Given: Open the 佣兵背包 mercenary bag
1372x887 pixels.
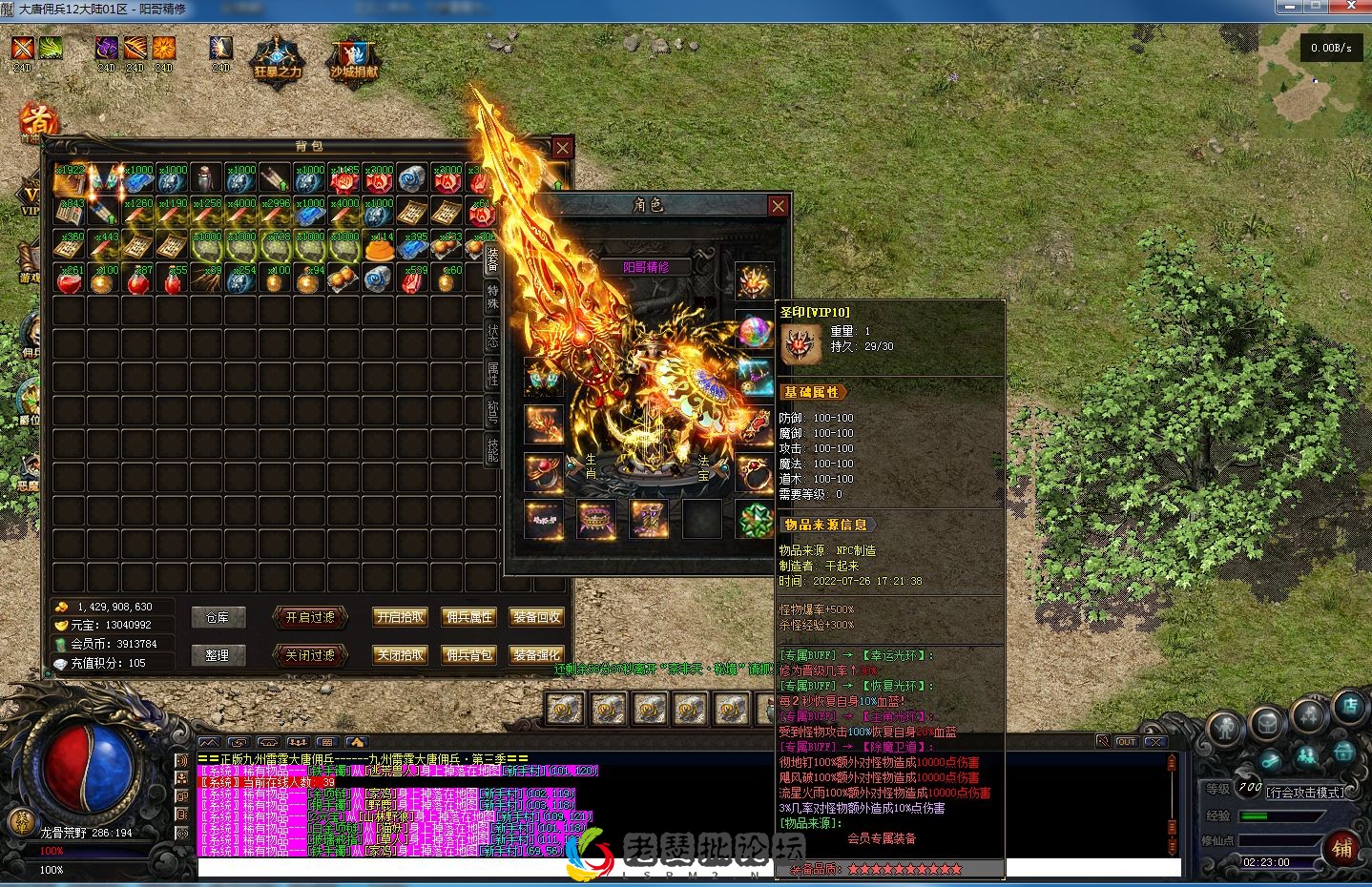Looking at the screenshot, I should coord(468,655).
